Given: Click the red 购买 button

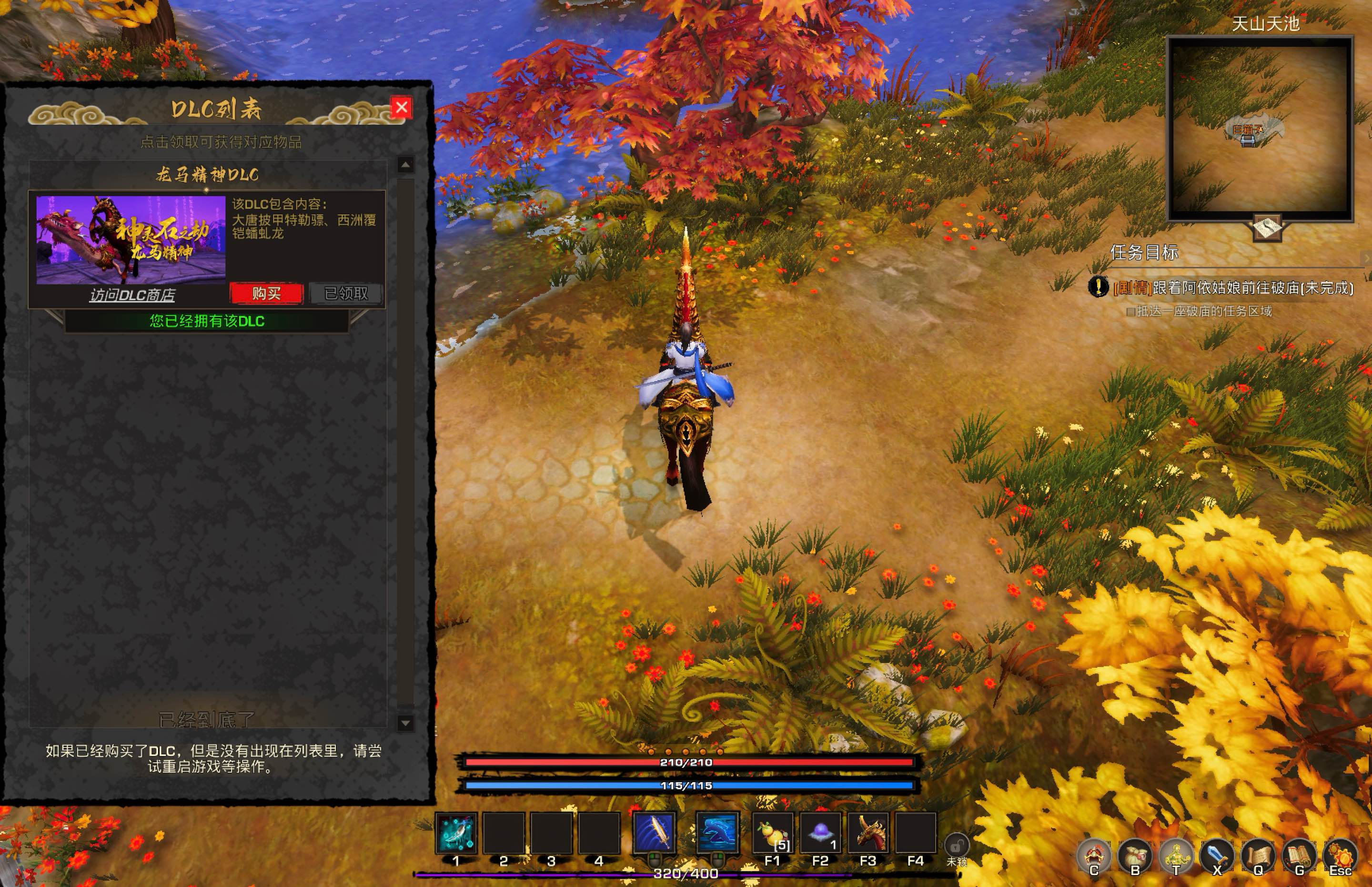Looking at the screenshot, I should 266,293.
